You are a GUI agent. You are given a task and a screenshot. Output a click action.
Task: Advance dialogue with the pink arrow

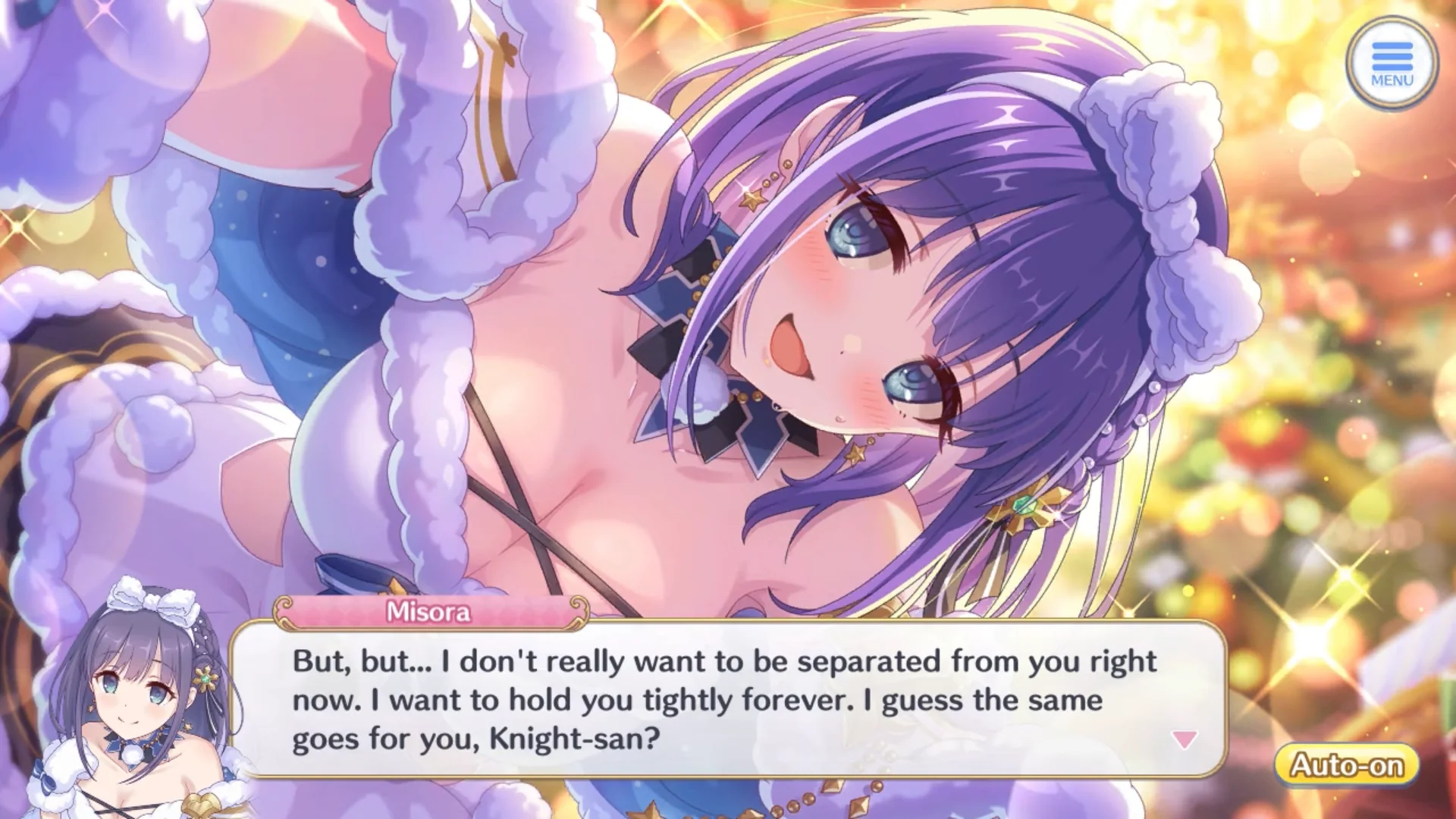tap(1184, 739)
